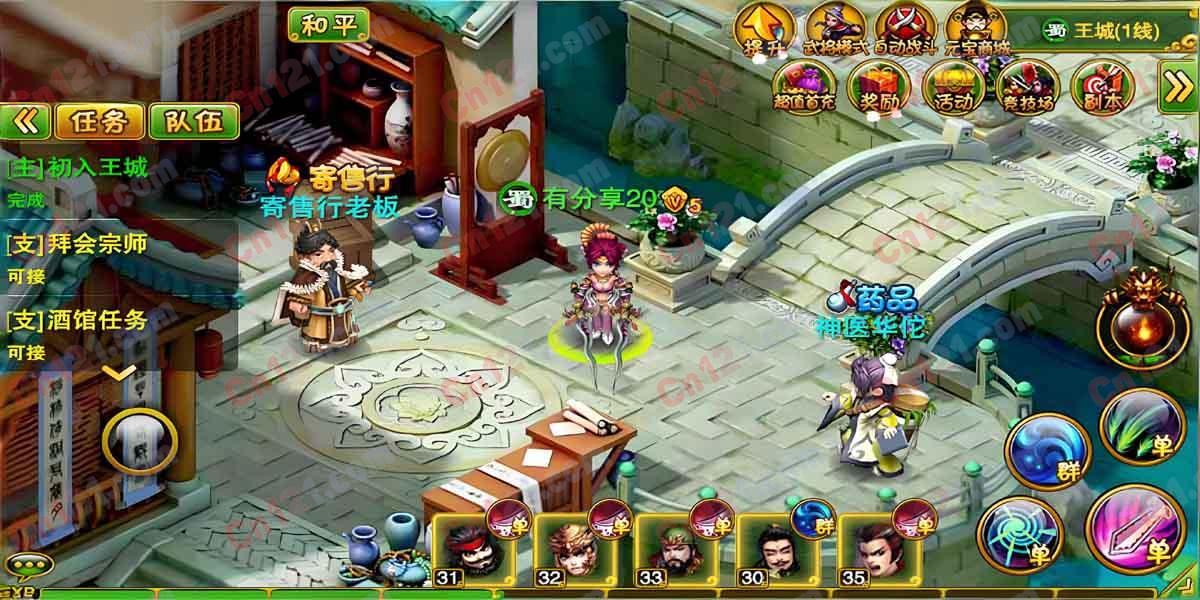Open the 超值首充 first recharge offer

(802, 85)
